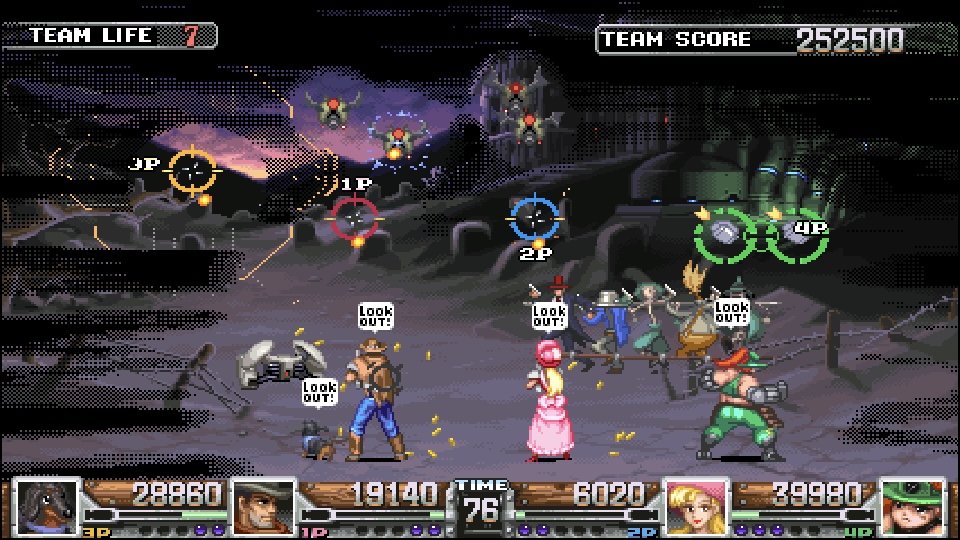Viewport: 960px width, 540px height.
Task: Click the red 1P aiming reticle
Action: tap(354, 215)
